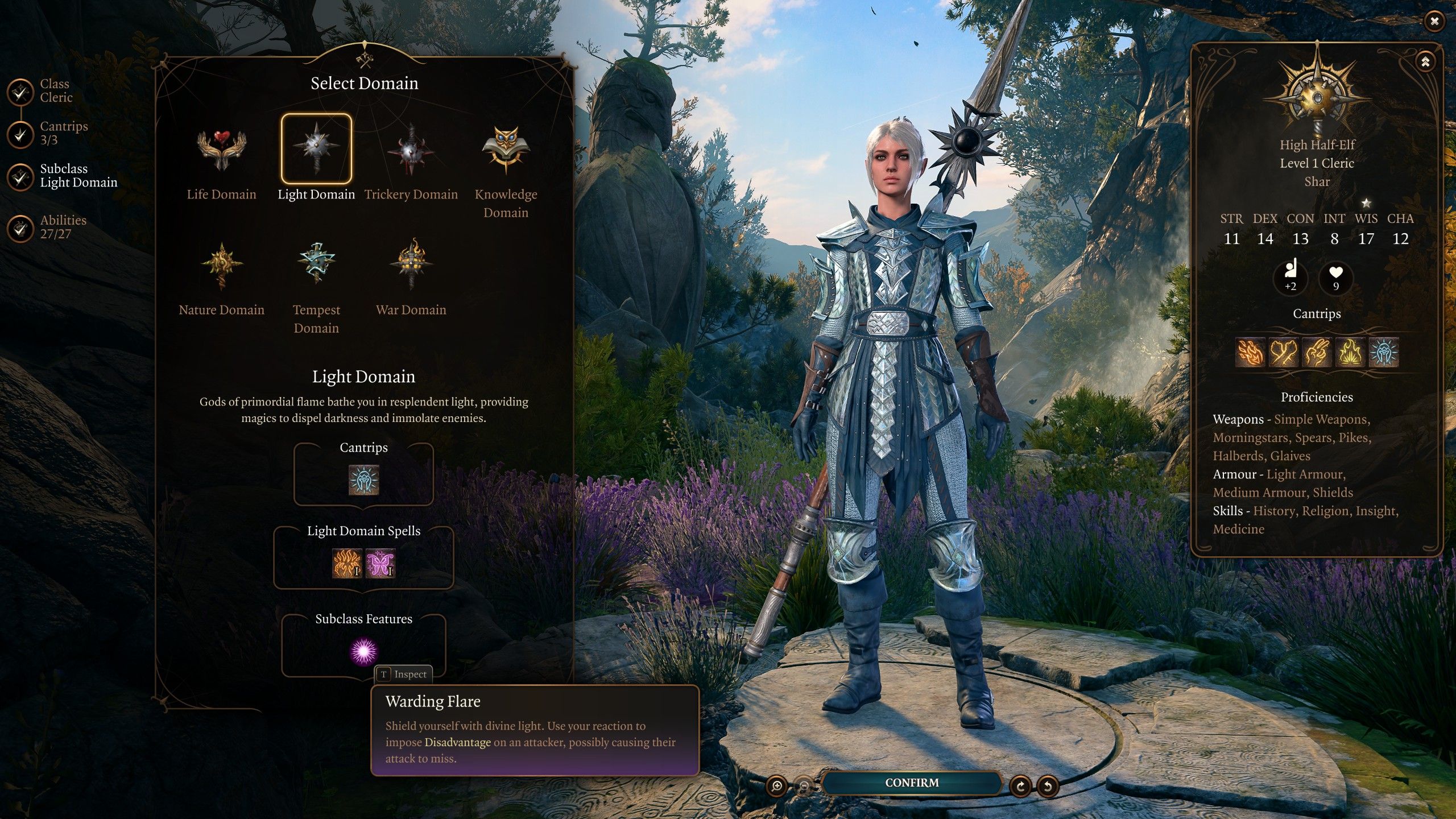
Task: Confirm the character's class choices
Action: pyautogui.click(x=911, y=783)
